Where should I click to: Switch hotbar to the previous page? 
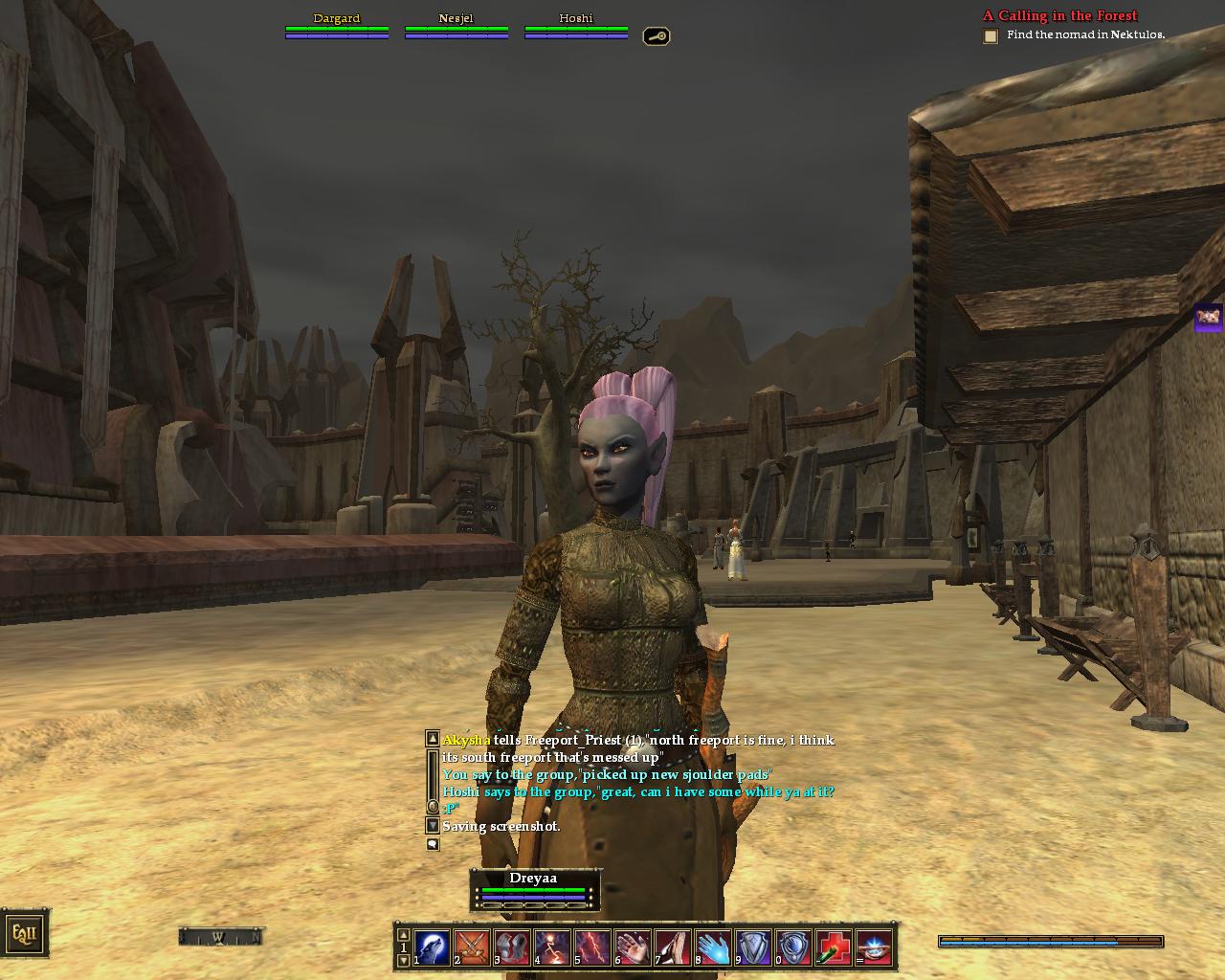(404, 934)
